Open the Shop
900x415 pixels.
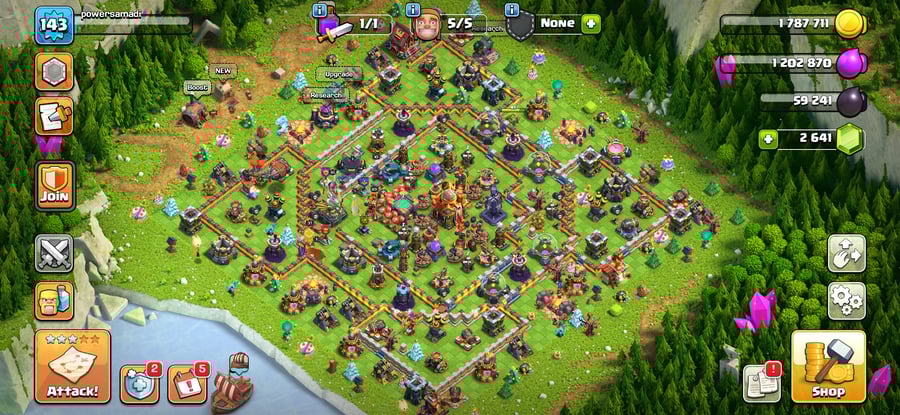click(x=828, y=366)
